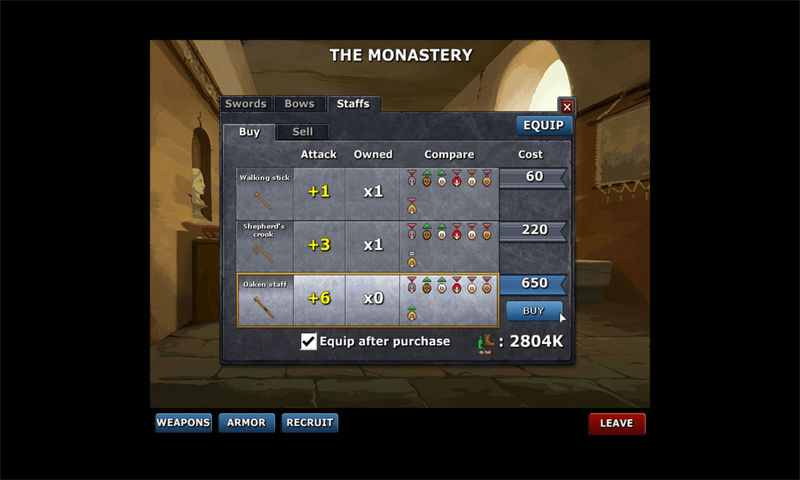Image resolution: width=800 pixels, height=480 pixels.
Task: Show the Buy tab
Action: (x=249, y=132)
